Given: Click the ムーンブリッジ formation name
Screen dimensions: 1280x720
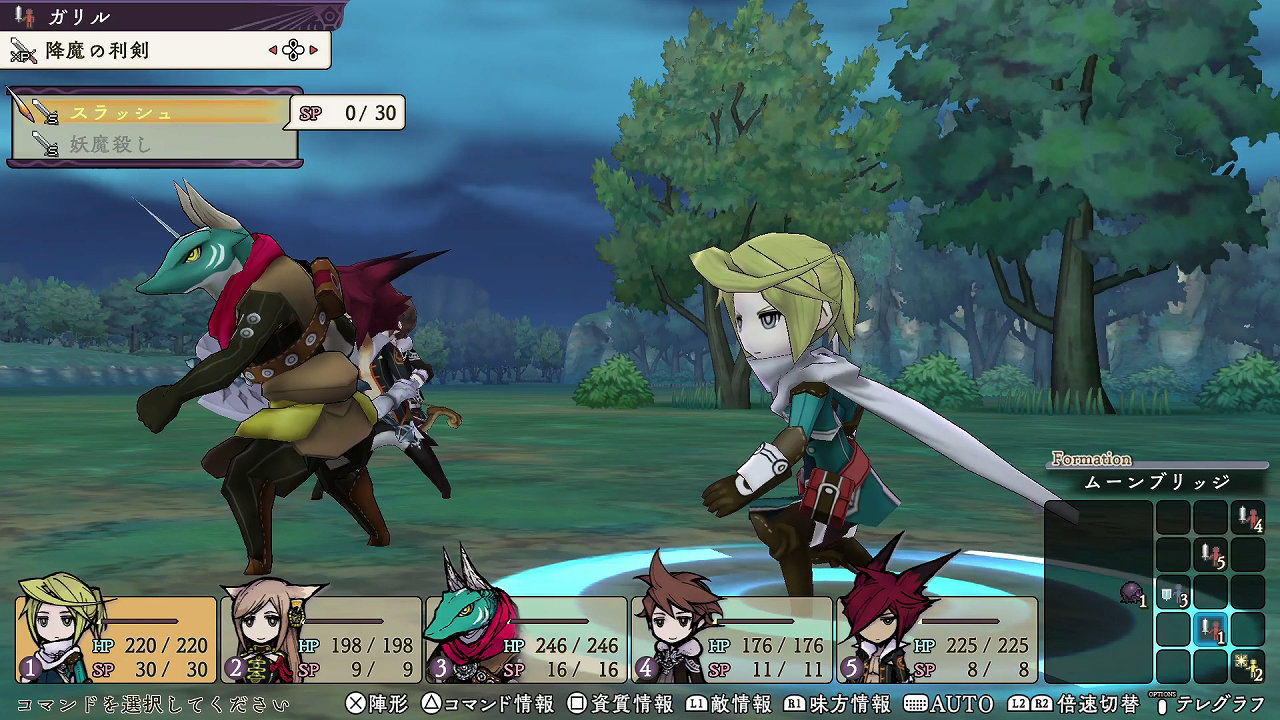Looking at the screenshot, I should 1157,482.
